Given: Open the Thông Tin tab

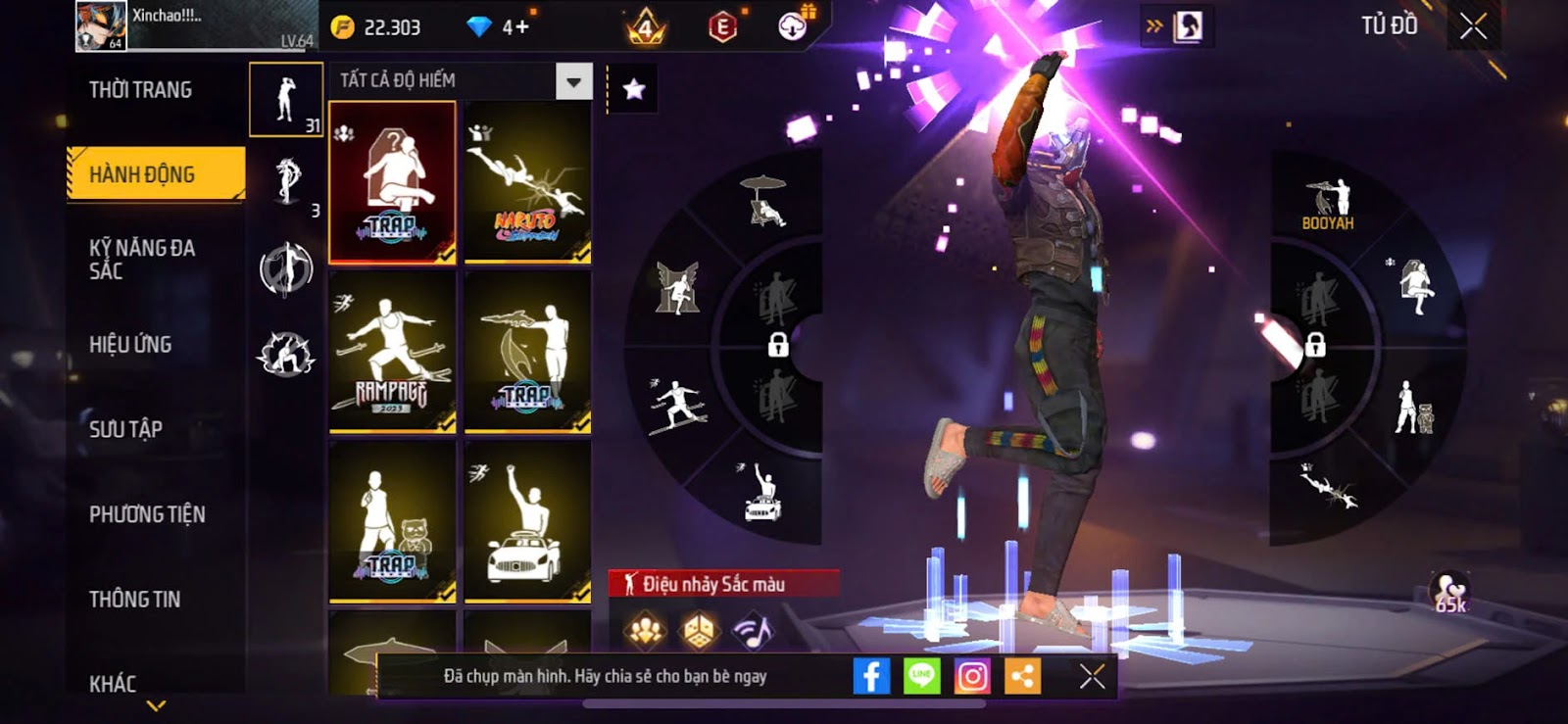Looking at the screenshot, I should 134,599.
